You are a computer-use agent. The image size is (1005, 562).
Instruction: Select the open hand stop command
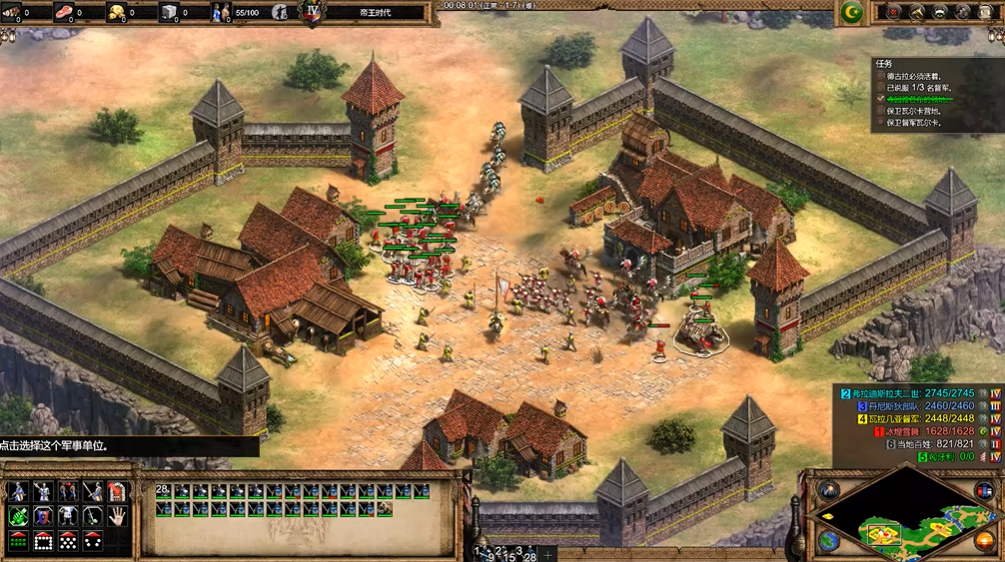[x=117, y=517]
